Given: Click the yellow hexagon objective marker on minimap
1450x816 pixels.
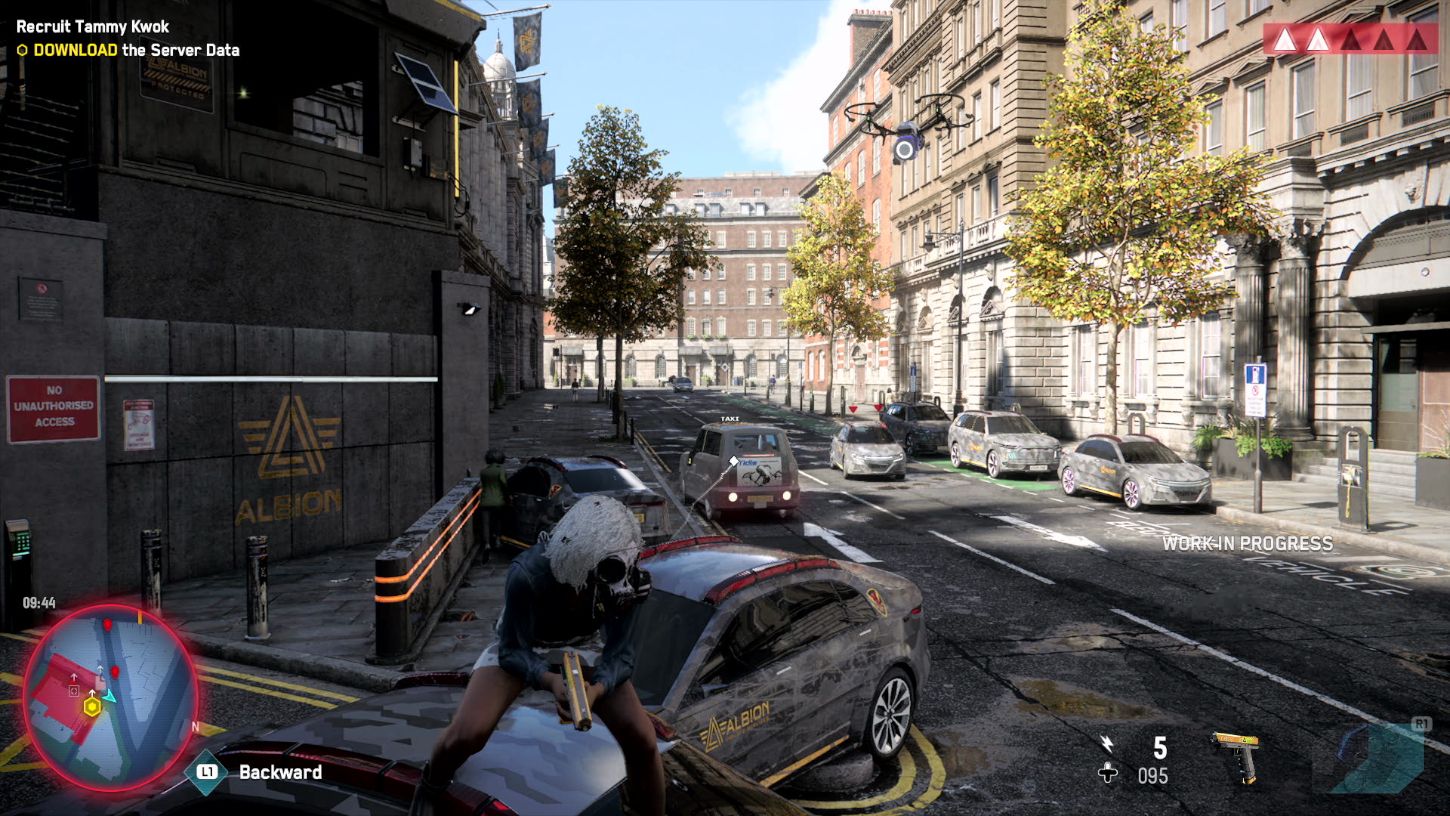Looking at the screenshot, I should (92, 707).
